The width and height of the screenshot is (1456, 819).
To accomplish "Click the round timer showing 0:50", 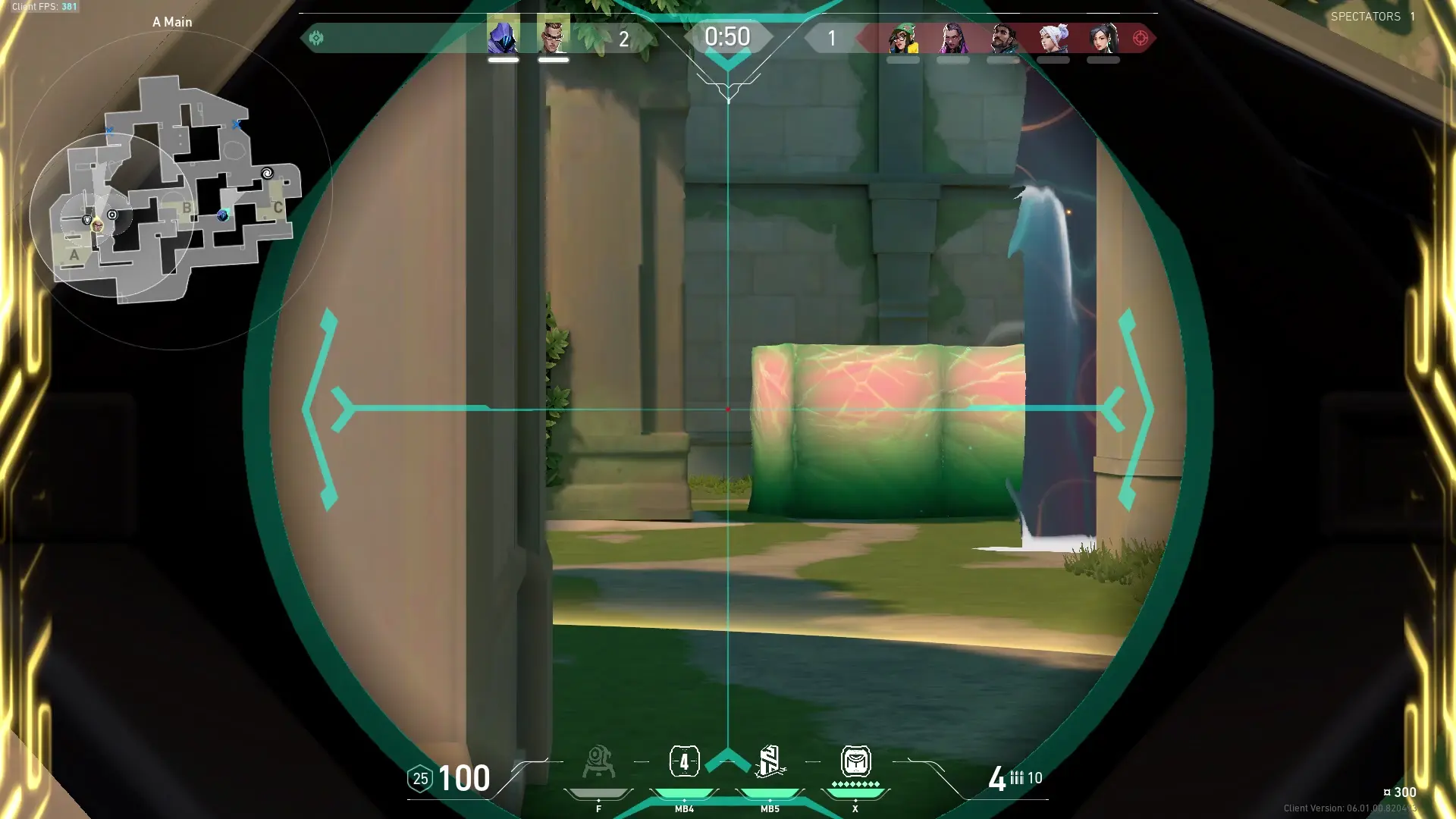I will 728,36.
